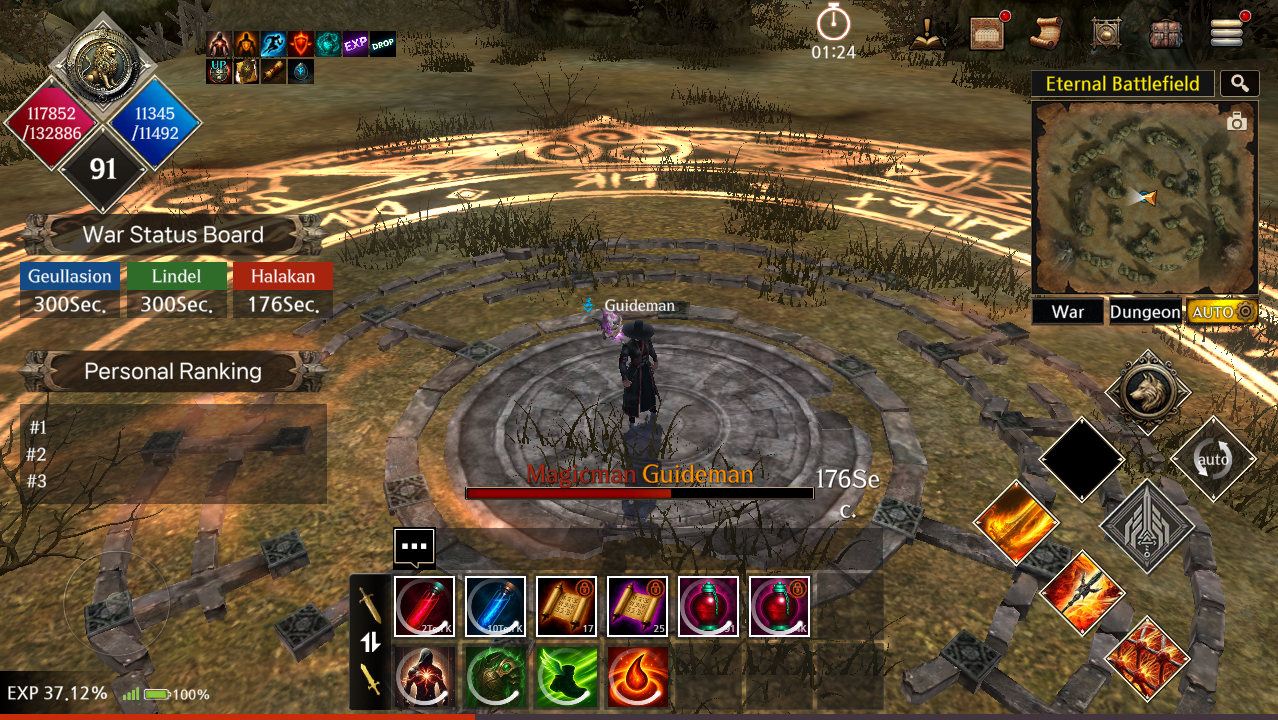Use the basic sword attack button

[x=1147, y=526]
